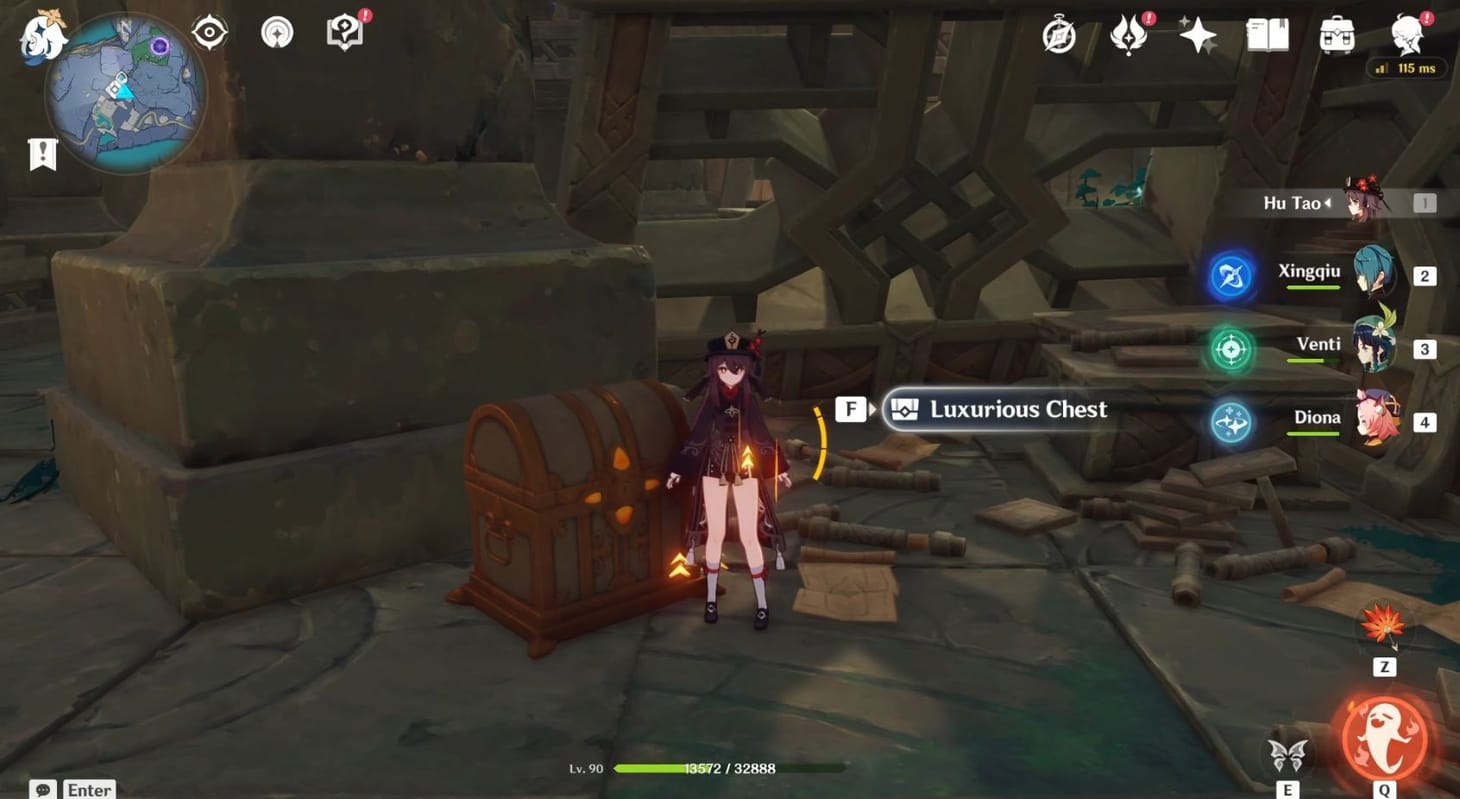This screenshot has width=1460, height=799.
Task: Open the Feedback speech-bubble icon with notification
Action: coord(344,31)
